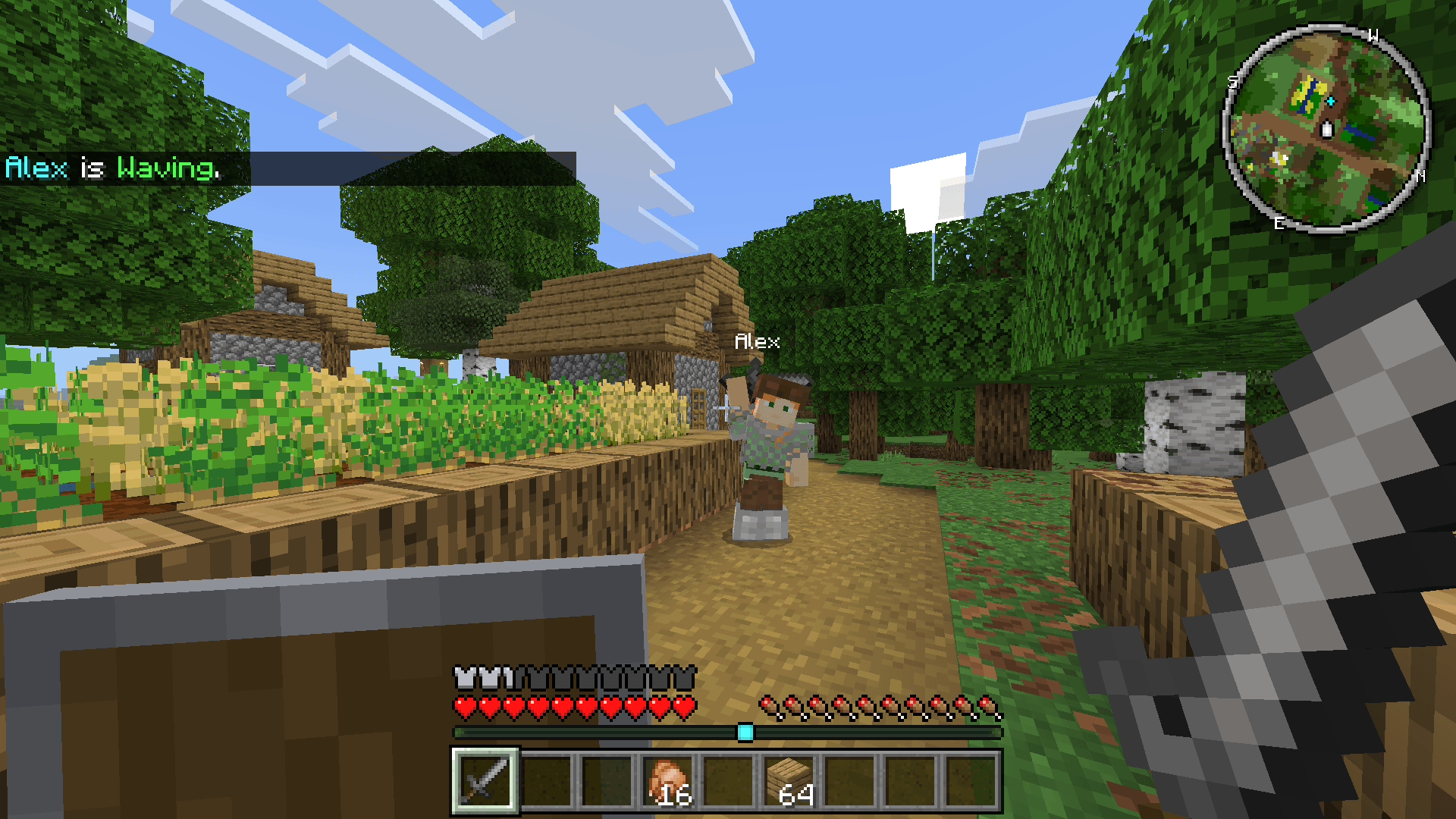This screenshot has width=1456, height=819.
Task: Toggle the last empty hotbar slot
Action: click(971, 780)
